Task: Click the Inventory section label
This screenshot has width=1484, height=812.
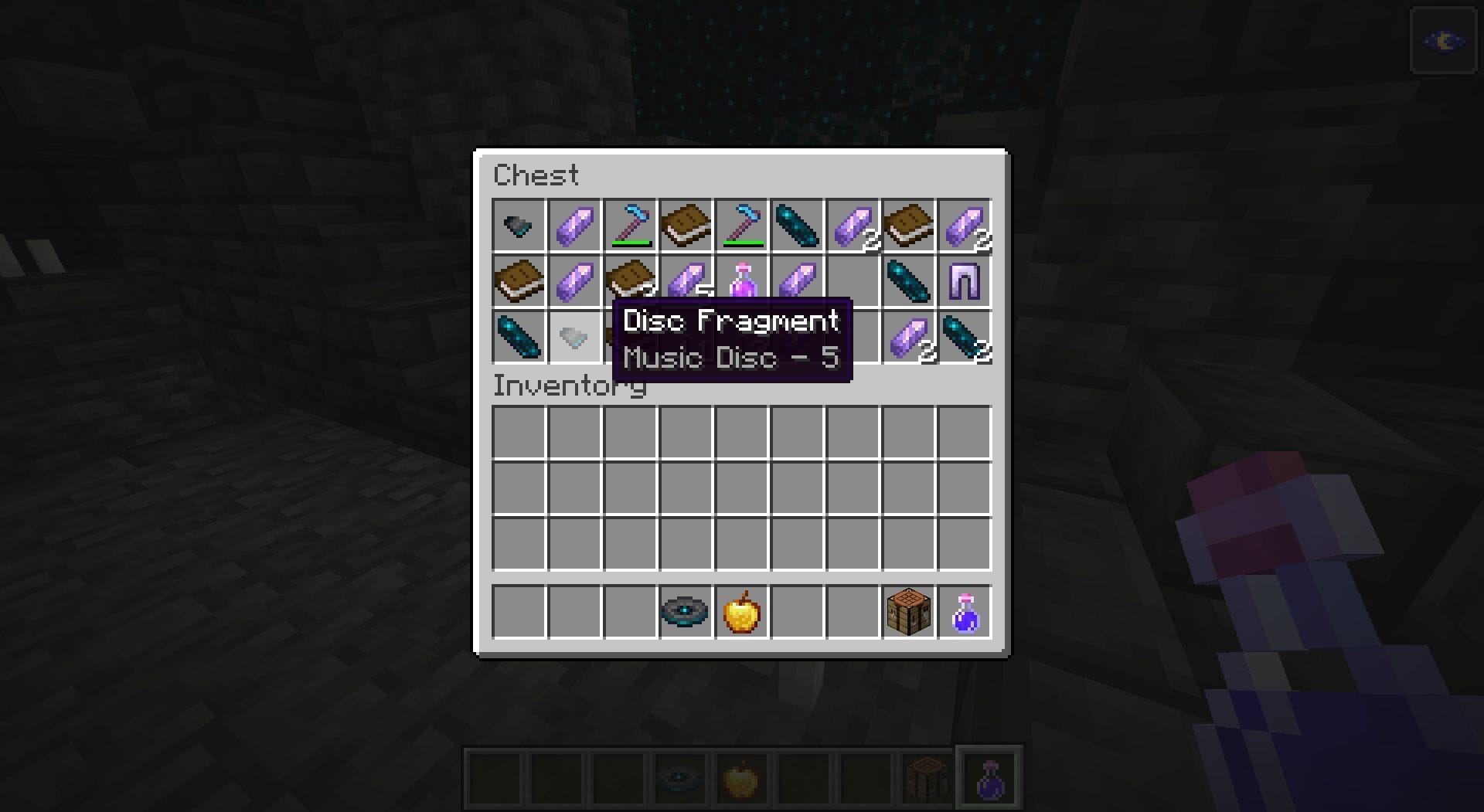Action: (570, 386)
